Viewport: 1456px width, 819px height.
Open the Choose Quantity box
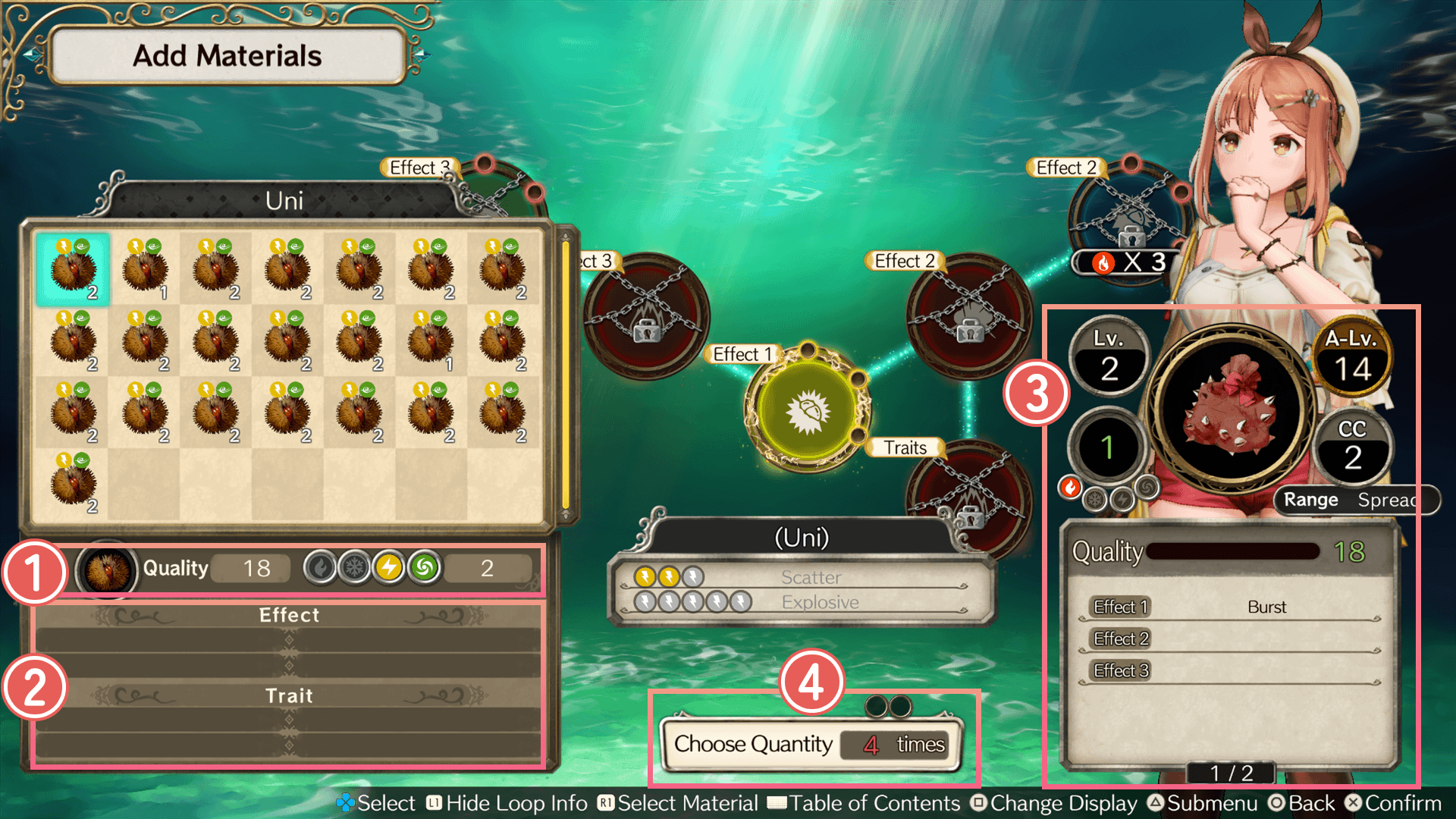pyautogui.click(x=810, y=745)
